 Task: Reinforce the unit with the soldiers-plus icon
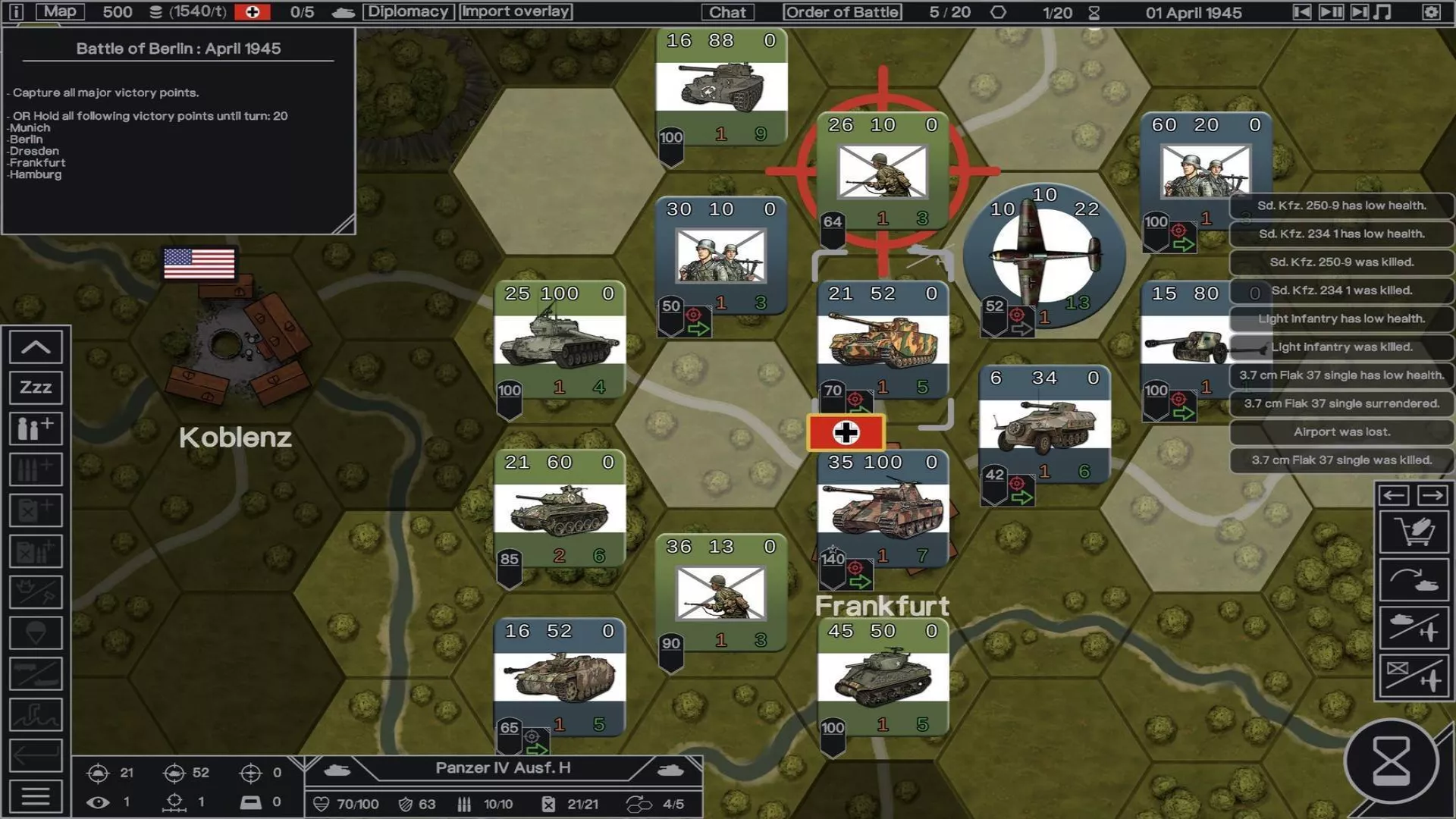(36, 428)
